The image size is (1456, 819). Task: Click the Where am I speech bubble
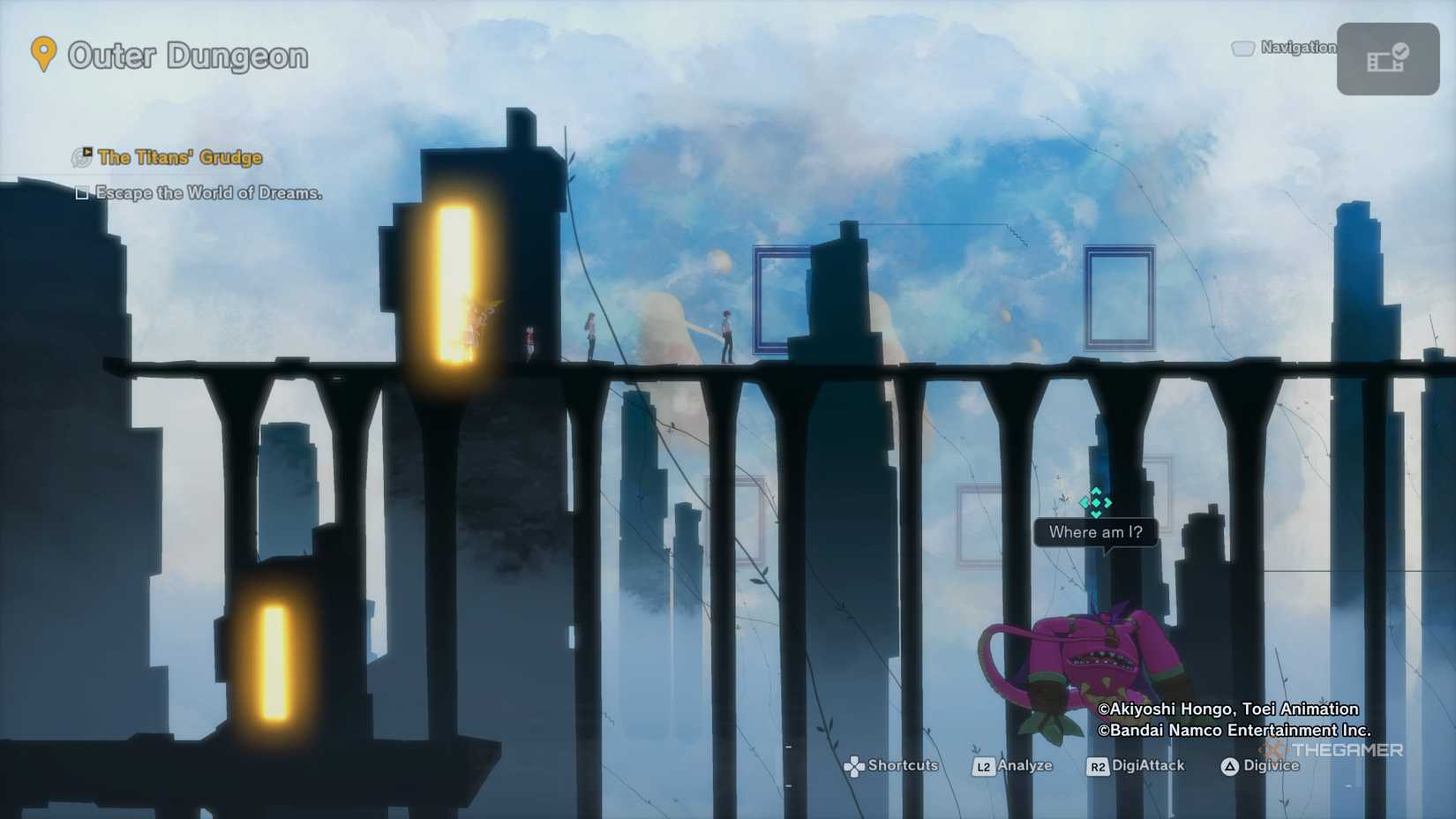[x=1096, y=531]
